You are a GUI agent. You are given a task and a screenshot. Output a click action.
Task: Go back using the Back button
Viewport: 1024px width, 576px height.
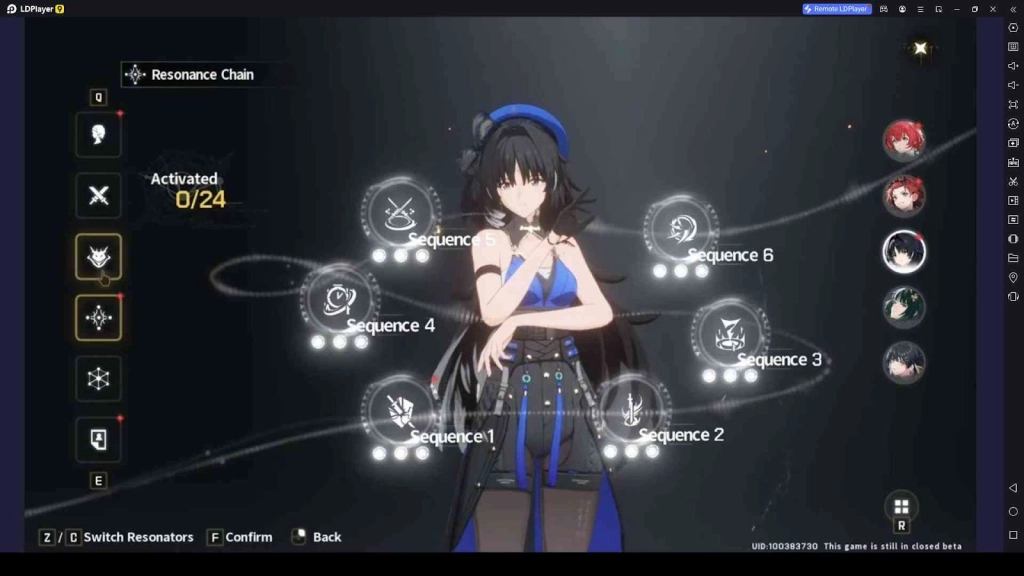[316, 537]
